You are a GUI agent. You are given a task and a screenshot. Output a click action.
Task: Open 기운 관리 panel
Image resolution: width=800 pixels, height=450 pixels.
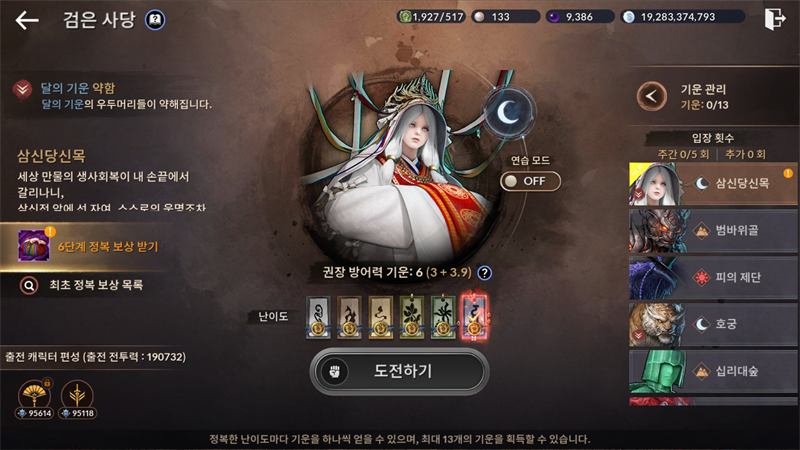tap(653, 96)
